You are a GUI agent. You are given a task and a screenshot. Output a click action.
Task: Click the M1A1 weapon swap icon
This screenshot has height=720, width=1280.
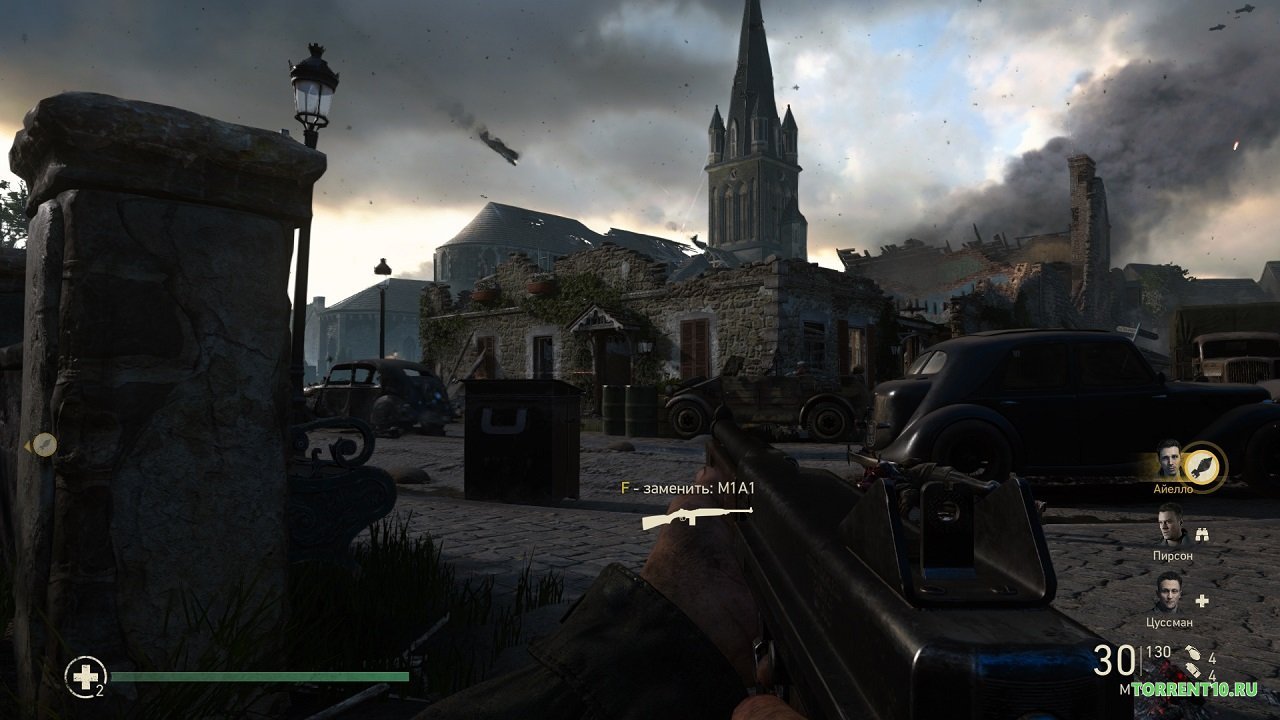697,516
